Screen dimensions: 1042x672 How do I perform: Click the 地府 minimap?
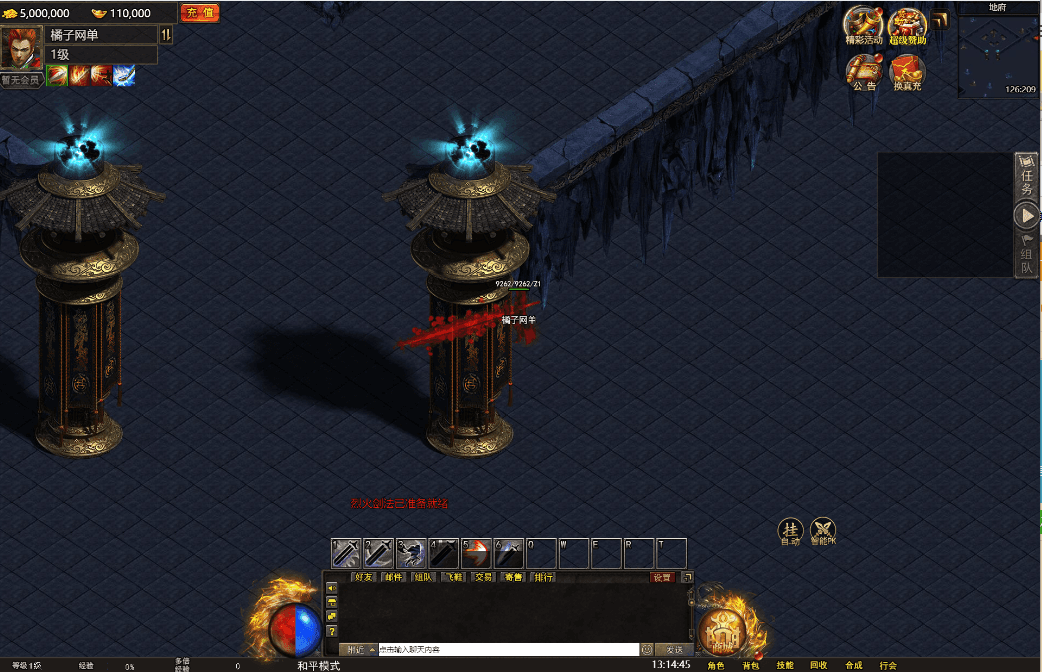tap(998, 54)
